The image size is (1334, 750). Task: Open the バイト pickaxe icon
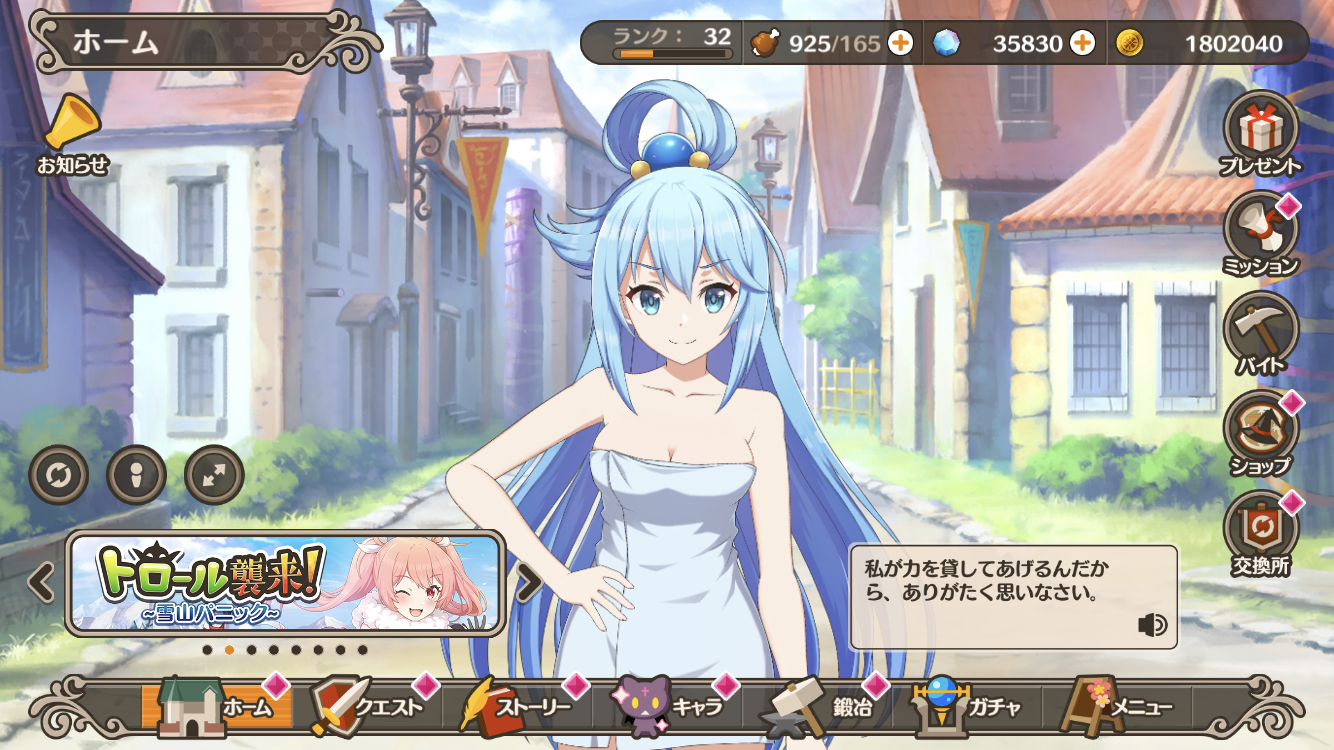(1260, 330)
